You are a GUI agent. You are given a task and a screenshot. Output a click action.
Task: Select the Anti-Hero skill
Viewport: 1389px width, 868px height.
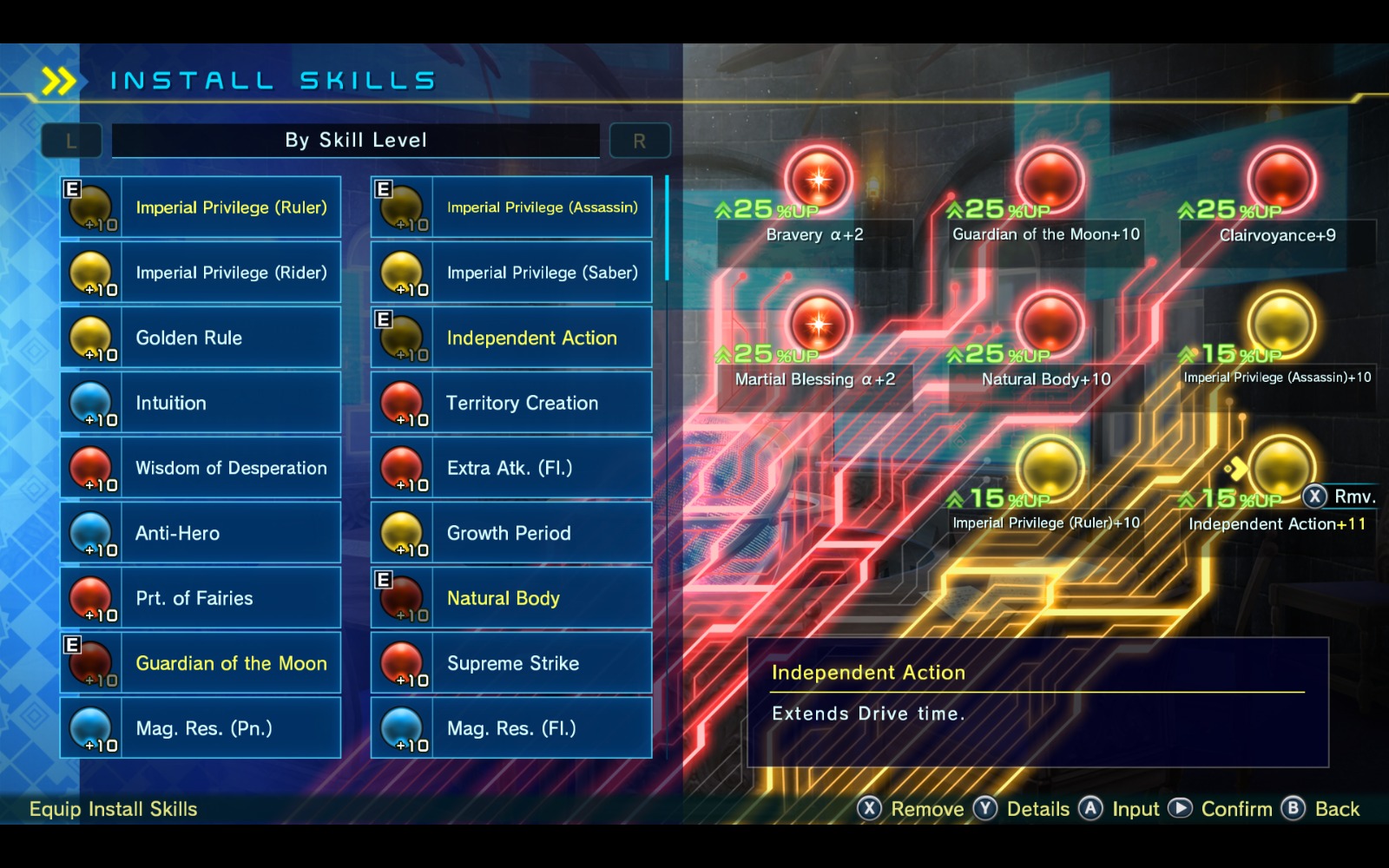click(x=201, y=533)
